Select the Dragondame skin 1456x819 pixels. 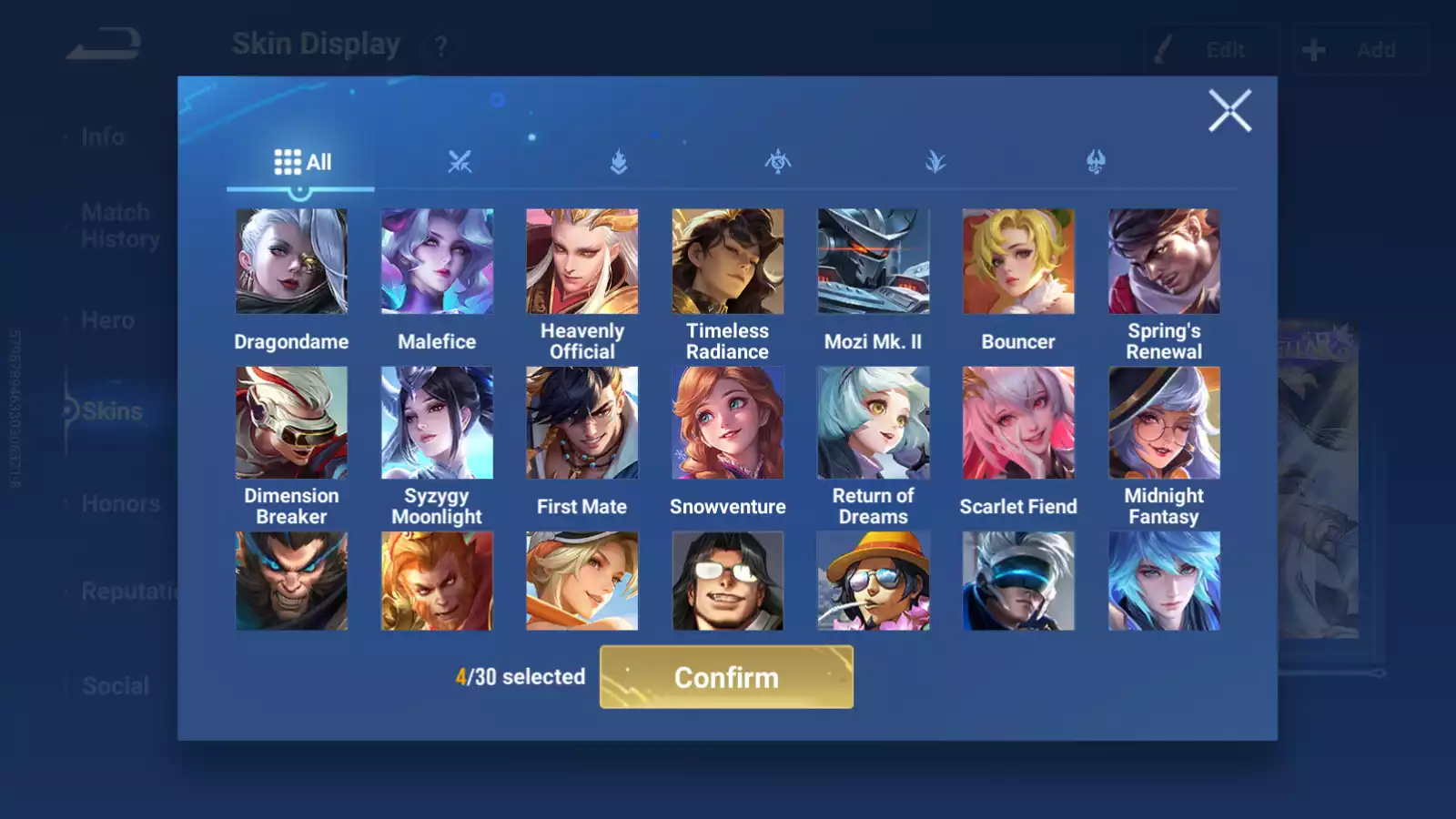[291, 262]
